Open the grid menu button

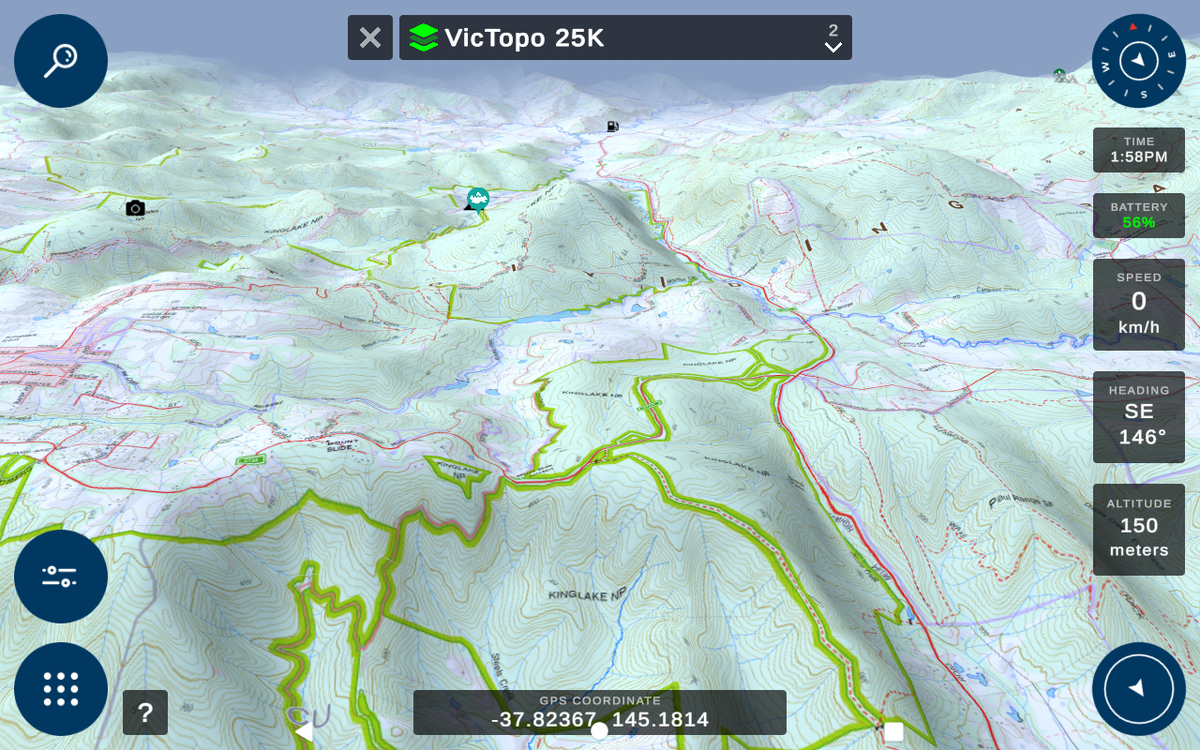[61, 689]
